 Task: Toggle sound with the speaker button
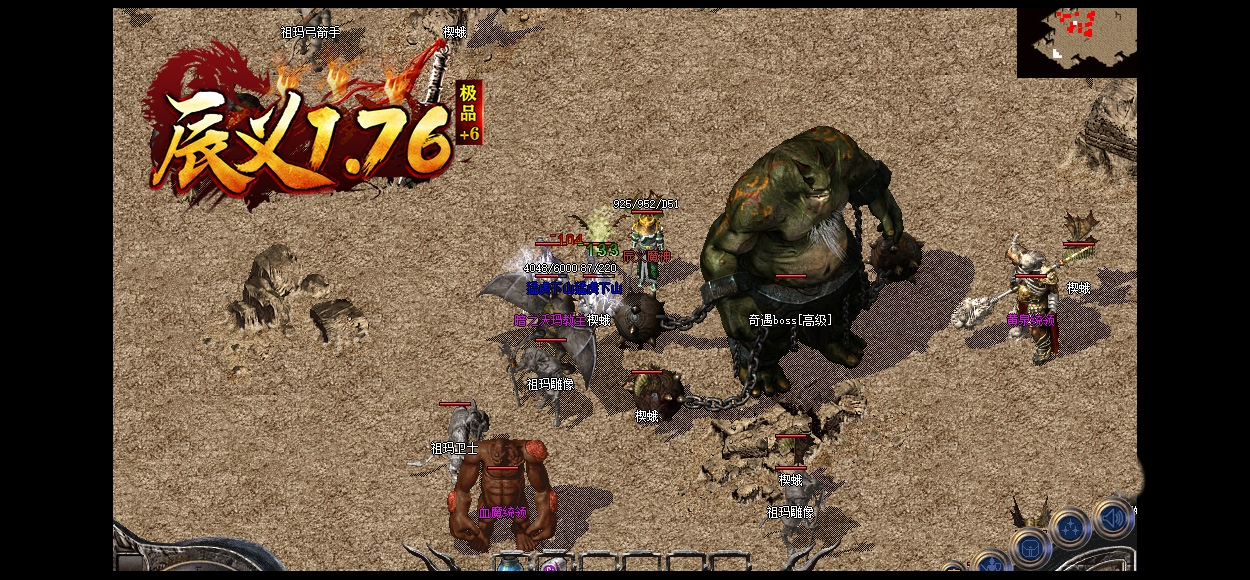[x=1112, y=518]
